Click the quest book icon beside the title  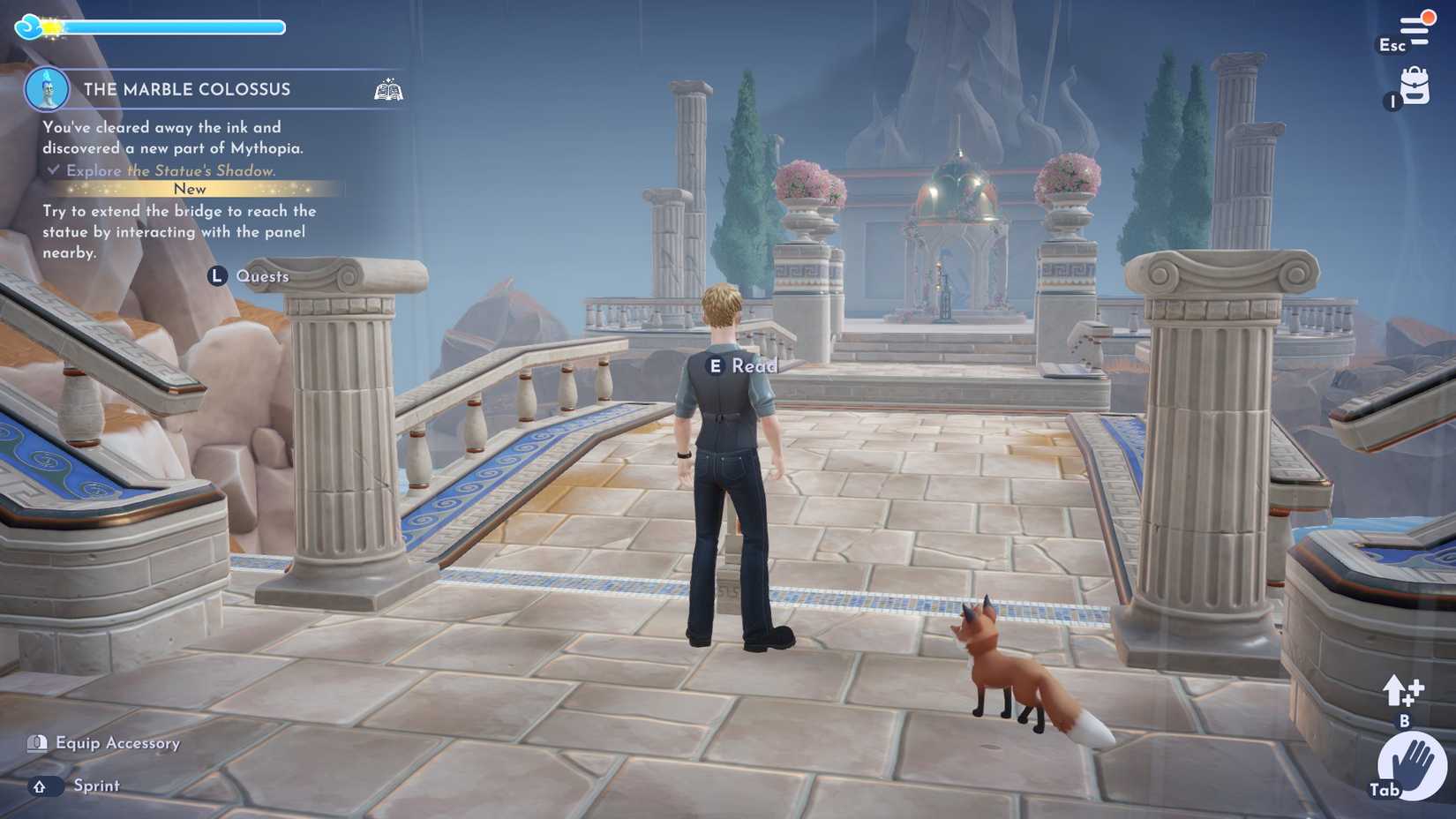tap(388, 88)
